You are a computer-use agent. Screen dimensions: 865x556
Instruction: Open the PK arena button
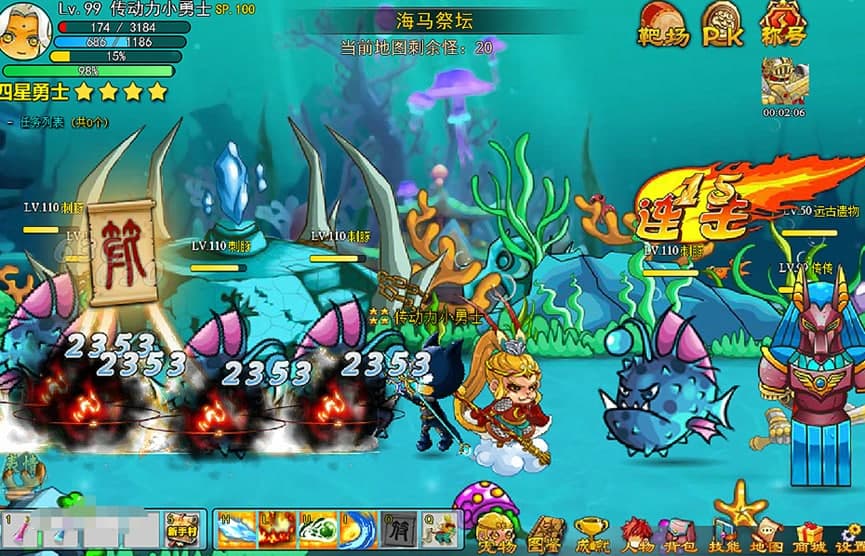[722, 24]
